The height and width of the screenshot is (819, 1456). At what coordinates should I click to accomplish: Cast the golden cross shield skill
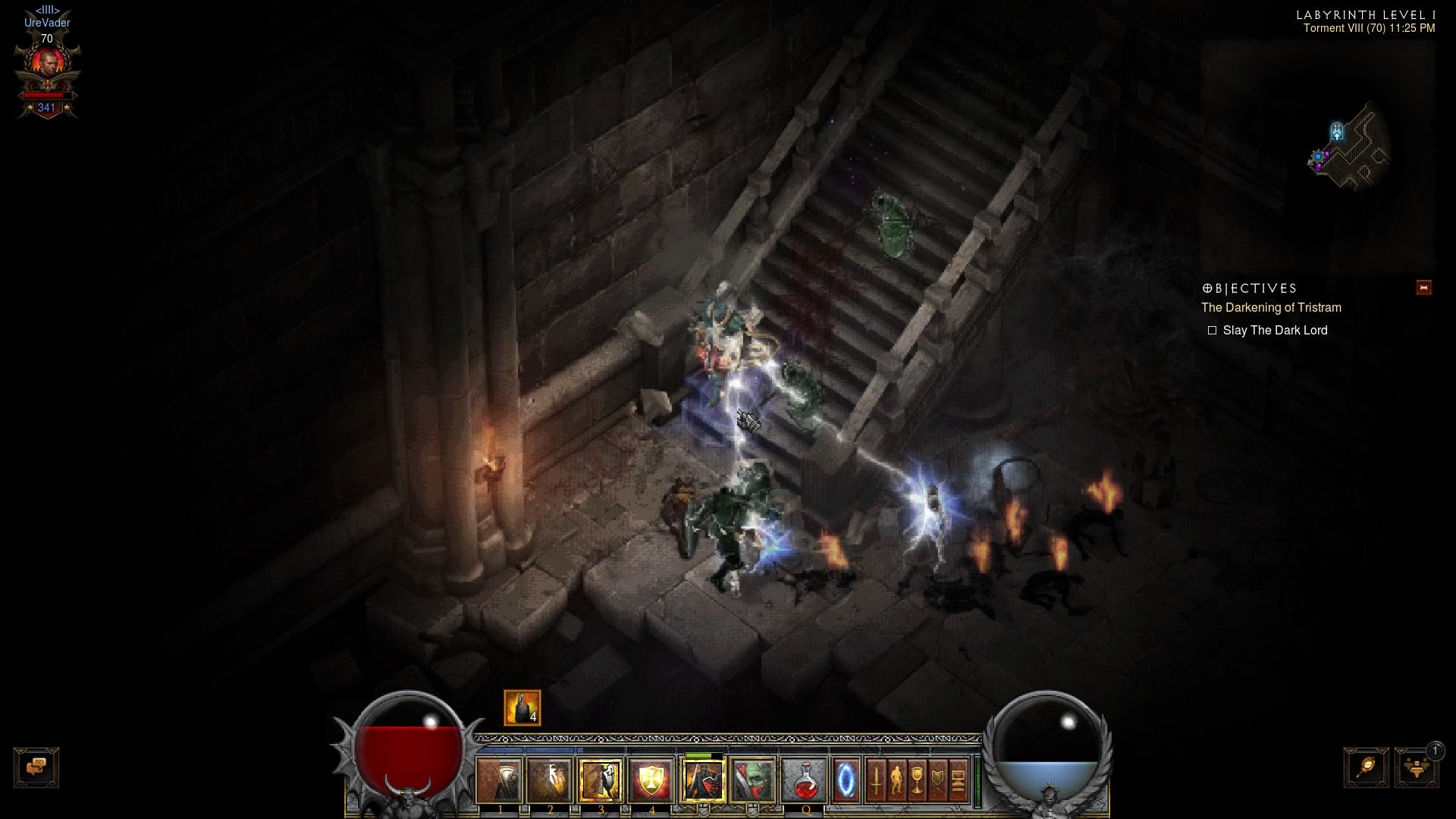[x=651, y=780]
